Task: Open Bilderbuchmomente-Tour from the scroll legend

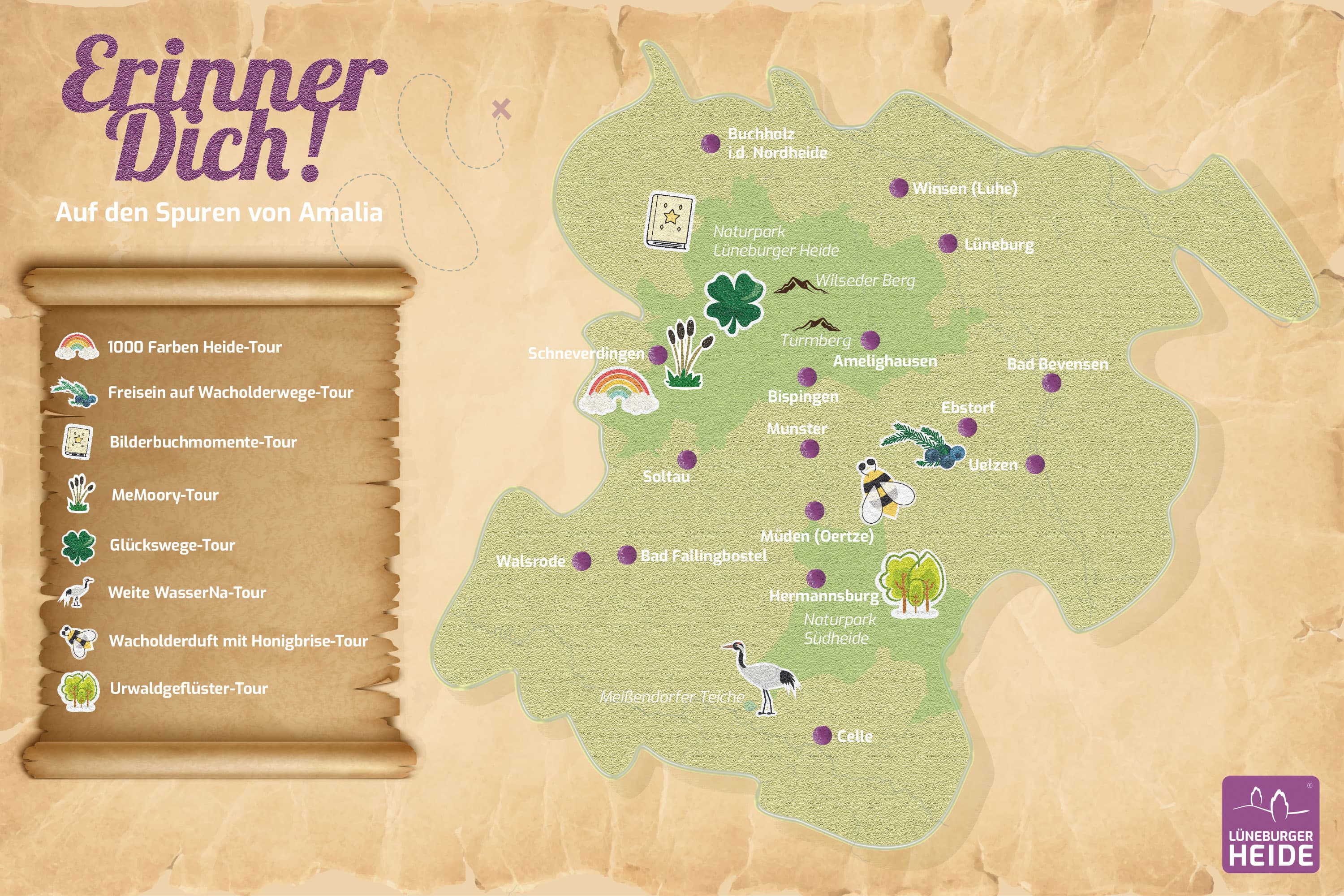Action: (x=203, y=442)
